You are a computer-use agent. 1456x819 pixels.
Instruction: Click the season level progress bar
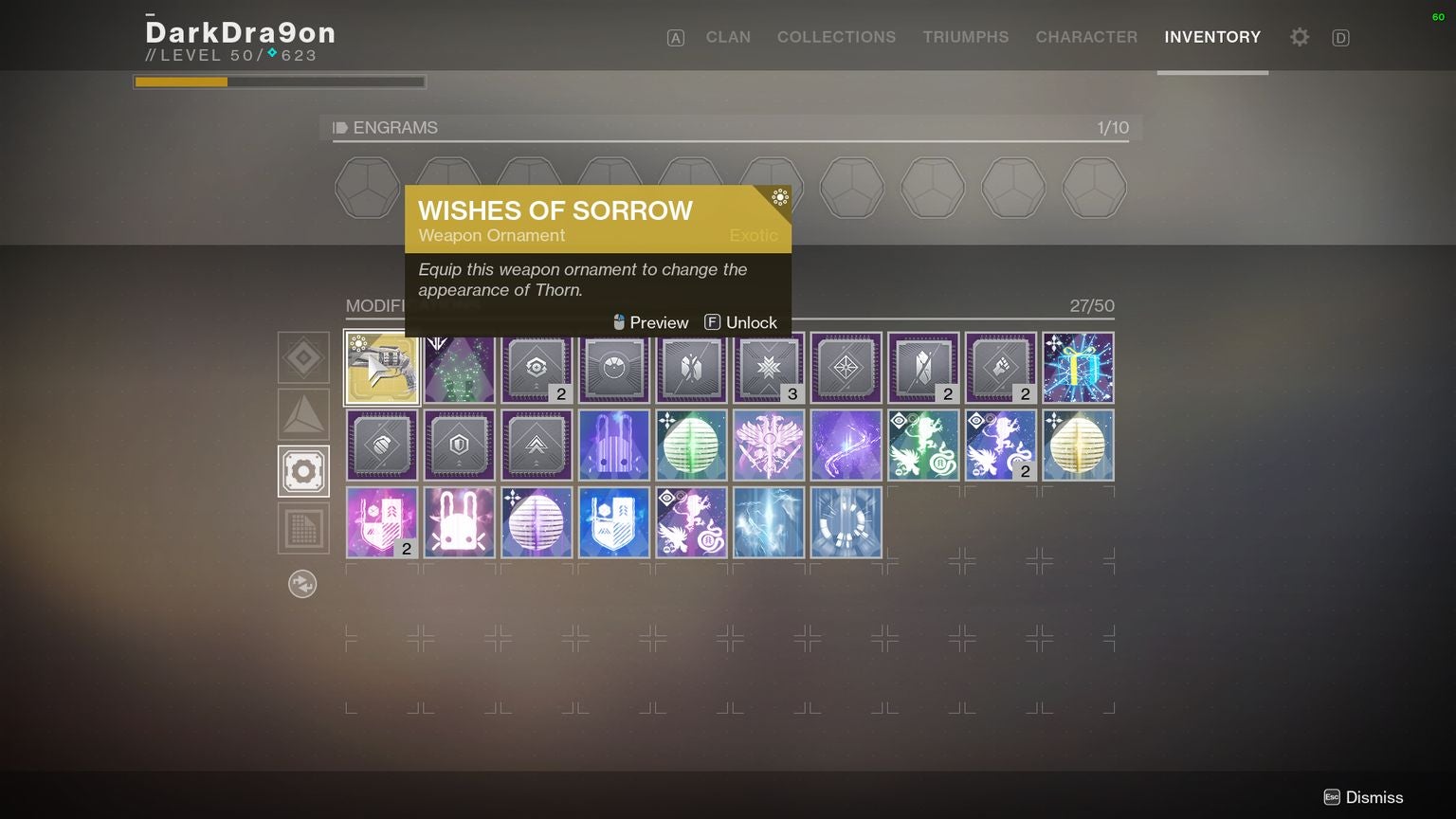(x=279, y=82)
